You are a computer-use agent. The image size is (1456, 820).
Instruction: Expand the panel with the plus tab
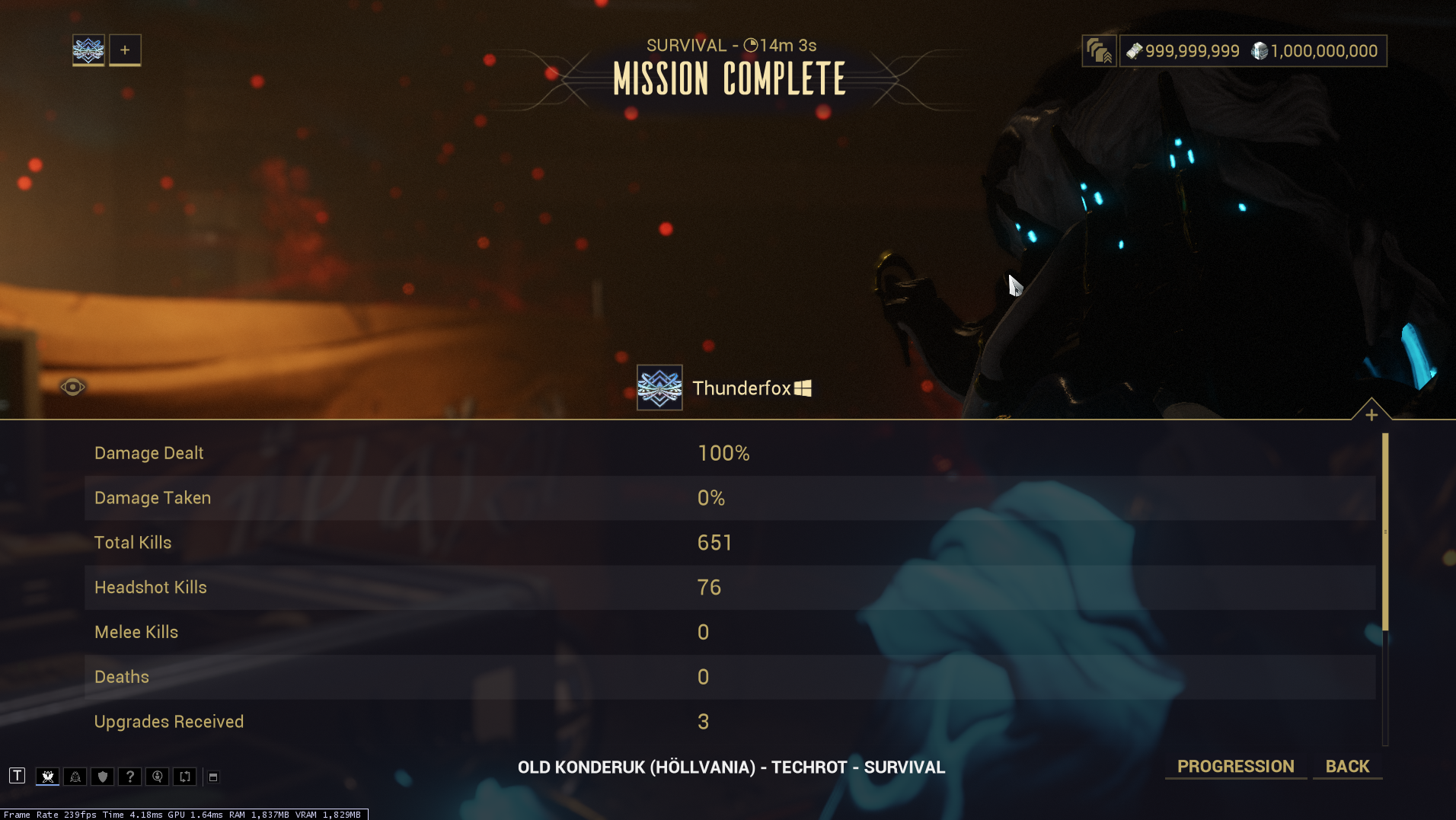point(1371,414)
